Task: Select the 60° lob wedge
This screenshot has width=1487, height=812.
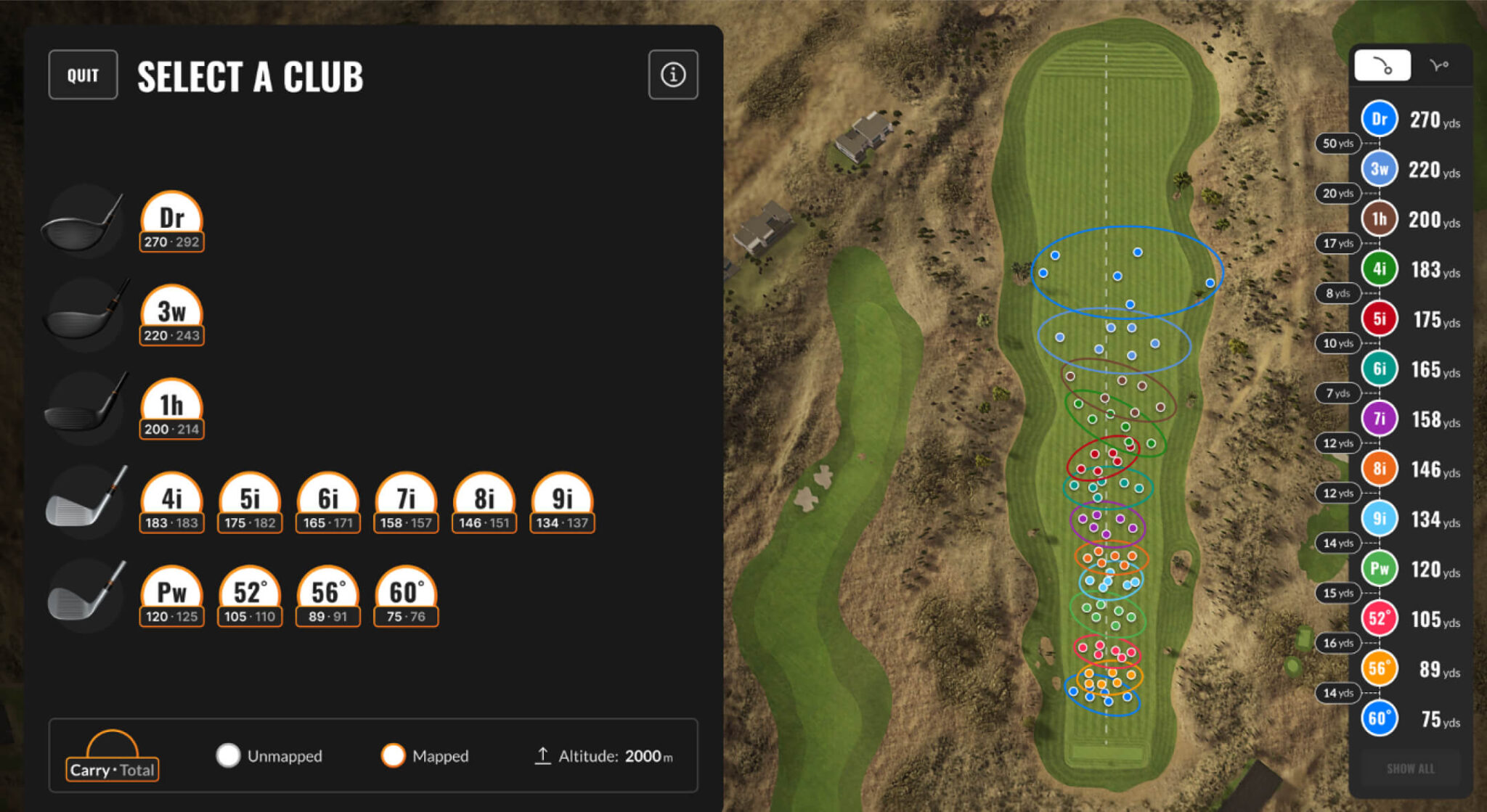Action: (406, 596)
